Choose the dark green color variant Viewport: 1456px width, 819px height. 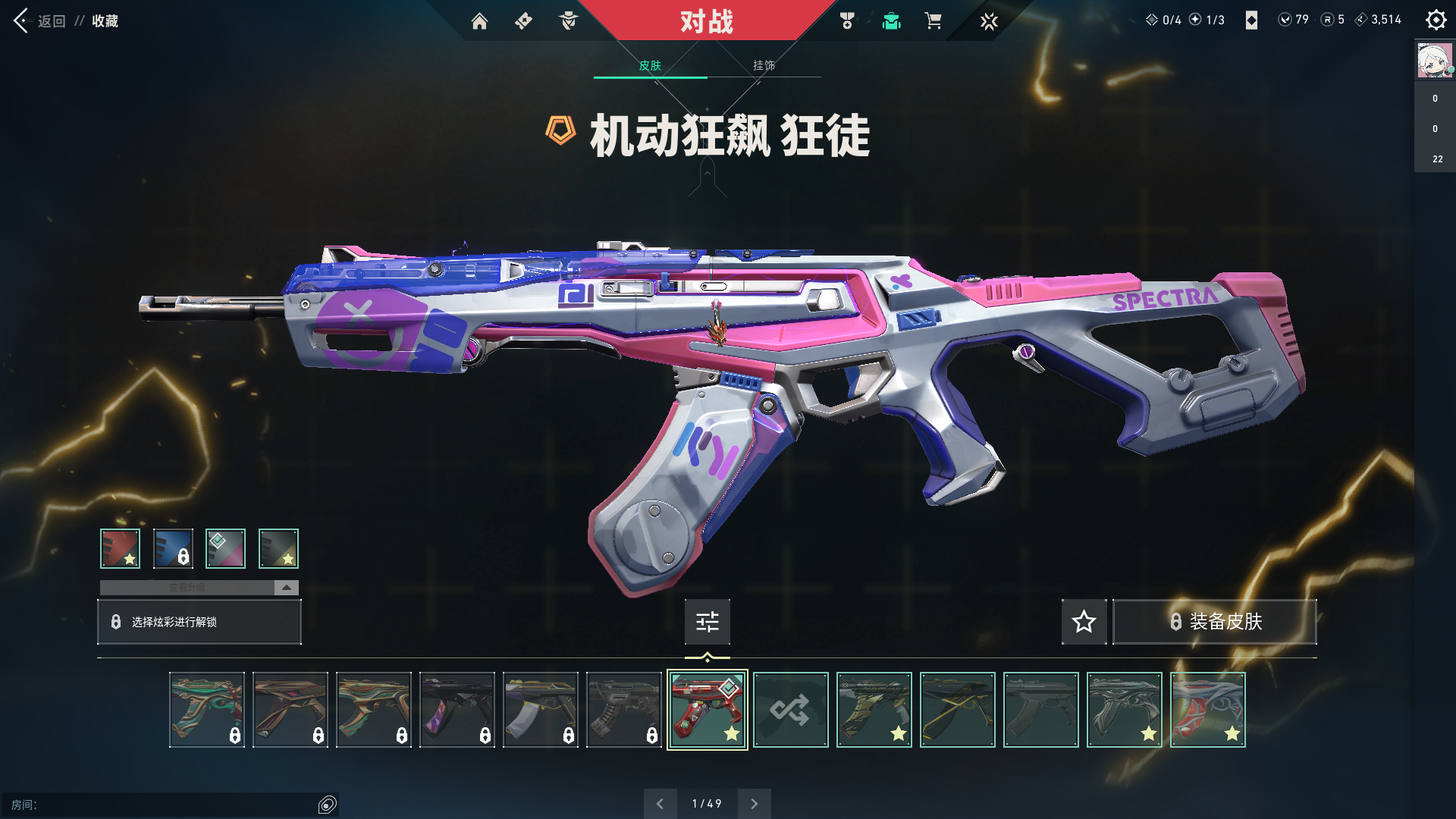tap(278, 548)
